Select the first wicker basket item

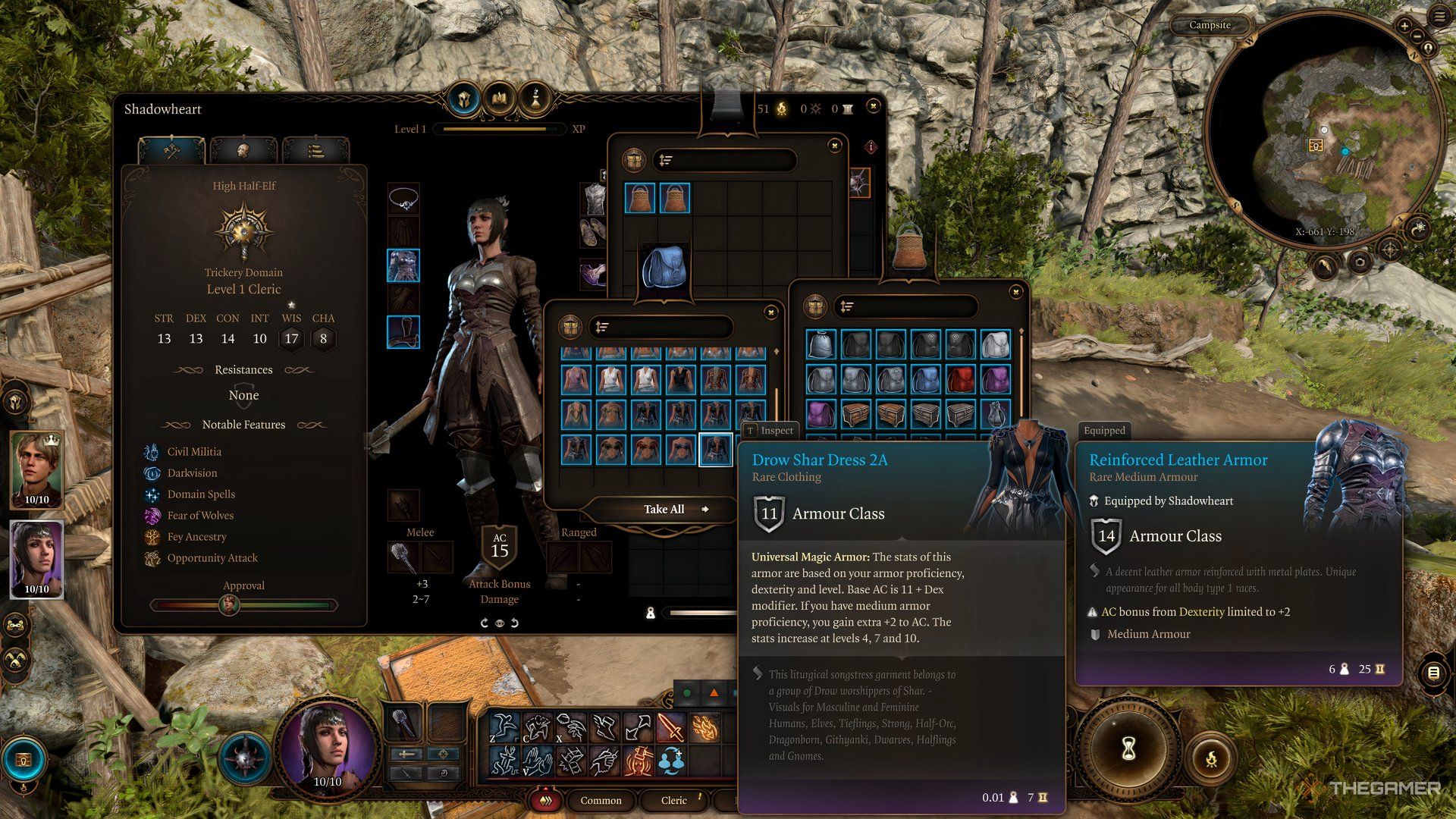coord(639,199)
